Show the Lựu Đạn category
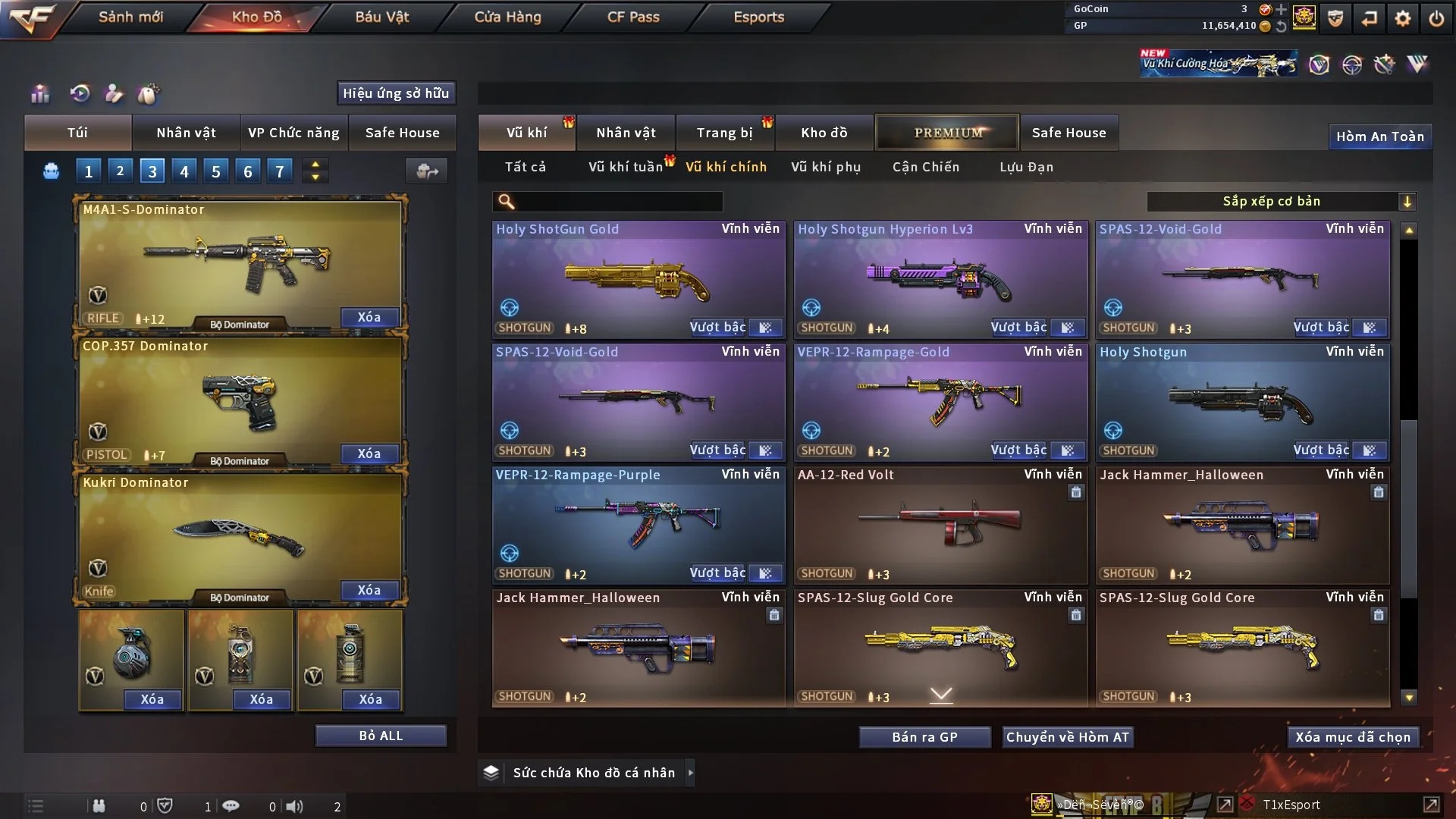 [1026, 167]
